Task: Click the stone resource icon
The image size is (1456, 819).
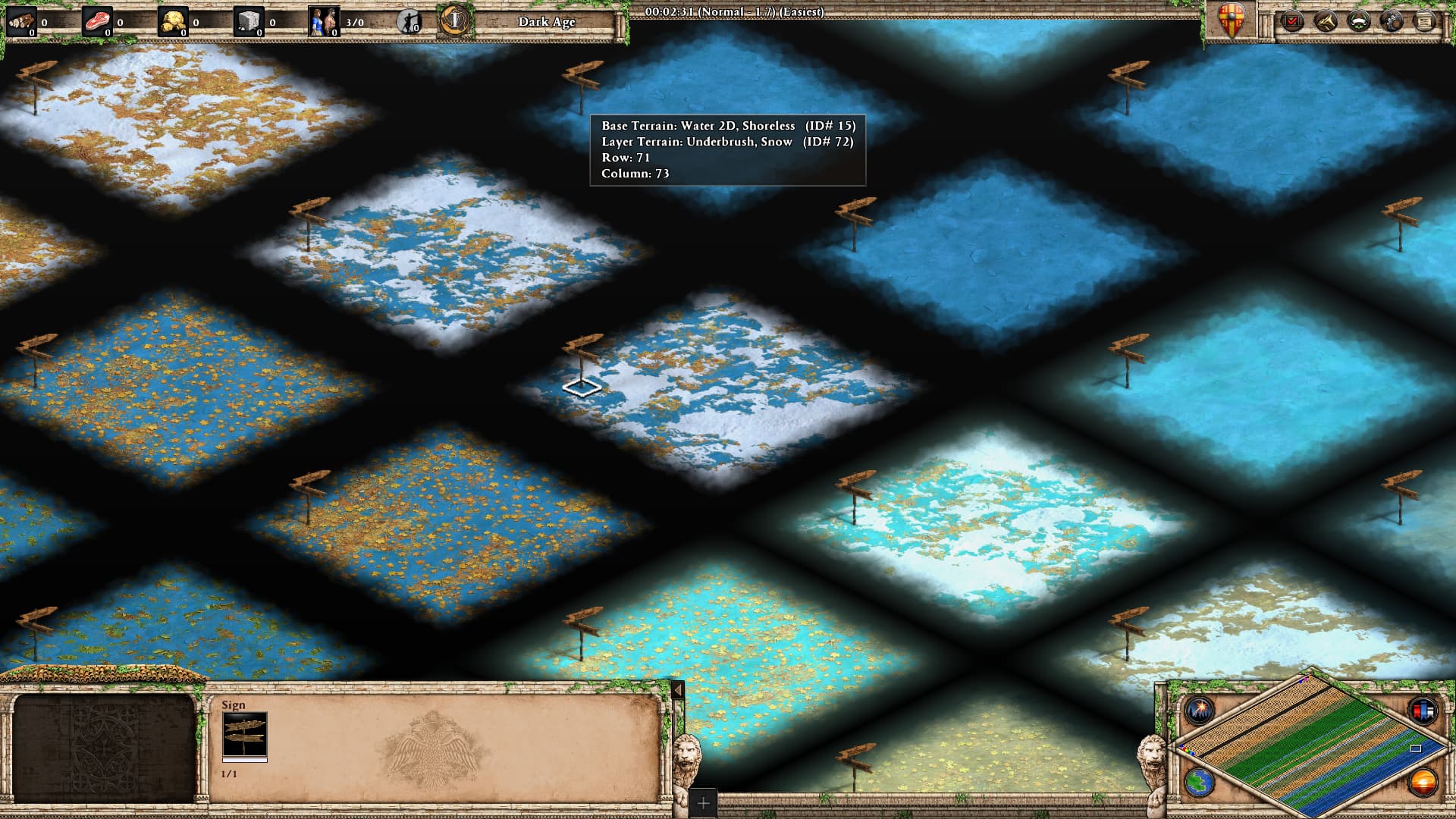Action: [249, 22]
